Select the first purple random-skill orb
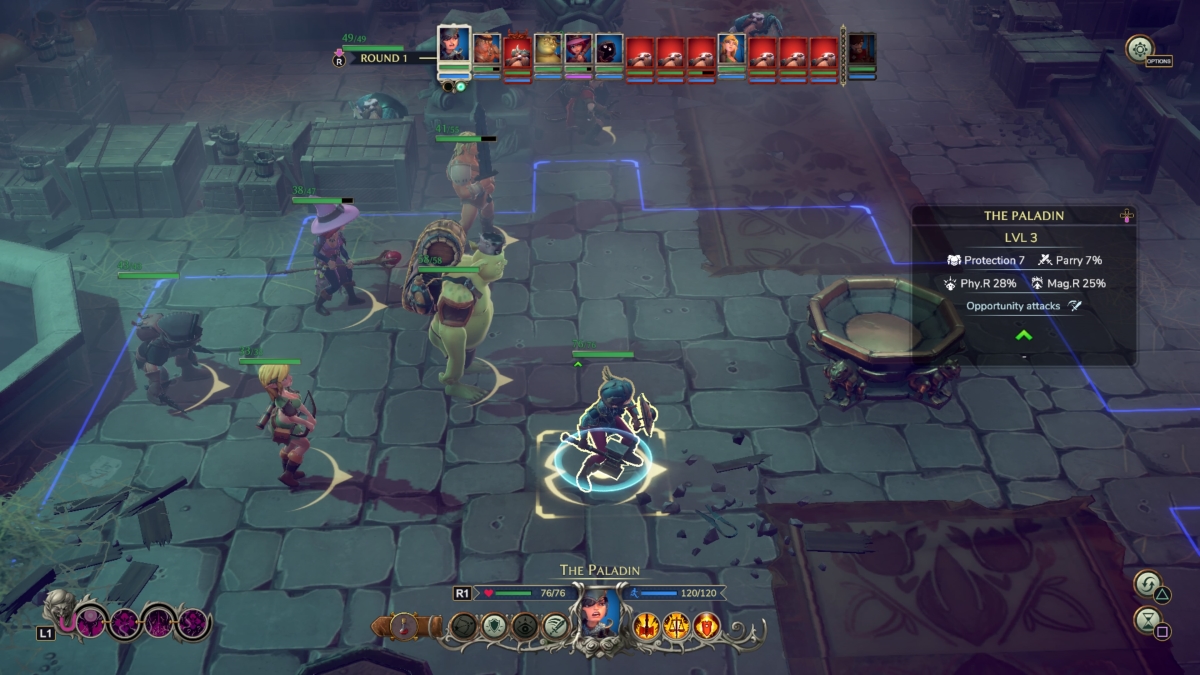This screenshot has height=675, width=1200. pos(90,624)
